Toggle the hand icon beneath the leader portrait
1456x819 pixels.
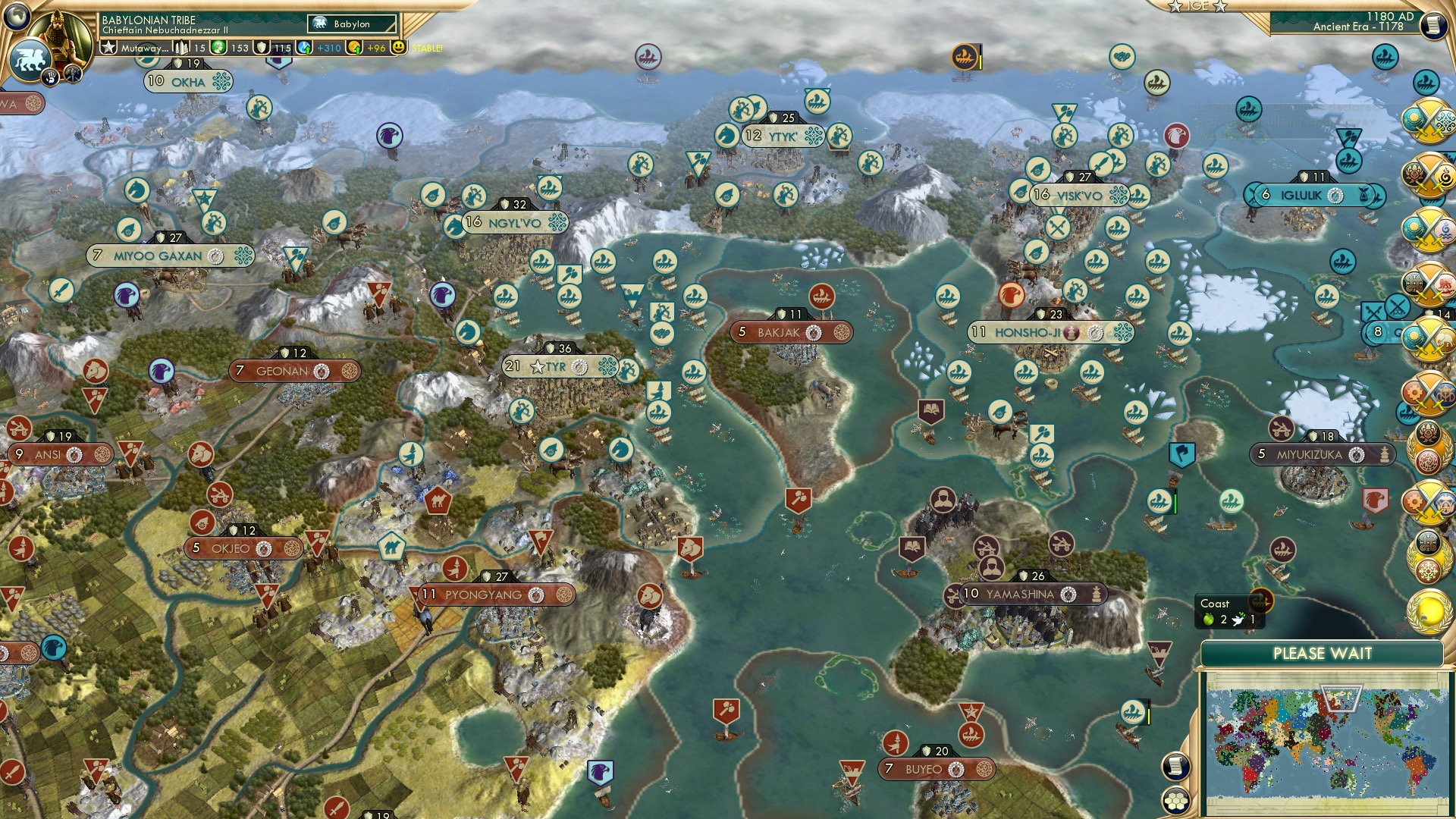(x=49, y=79)
